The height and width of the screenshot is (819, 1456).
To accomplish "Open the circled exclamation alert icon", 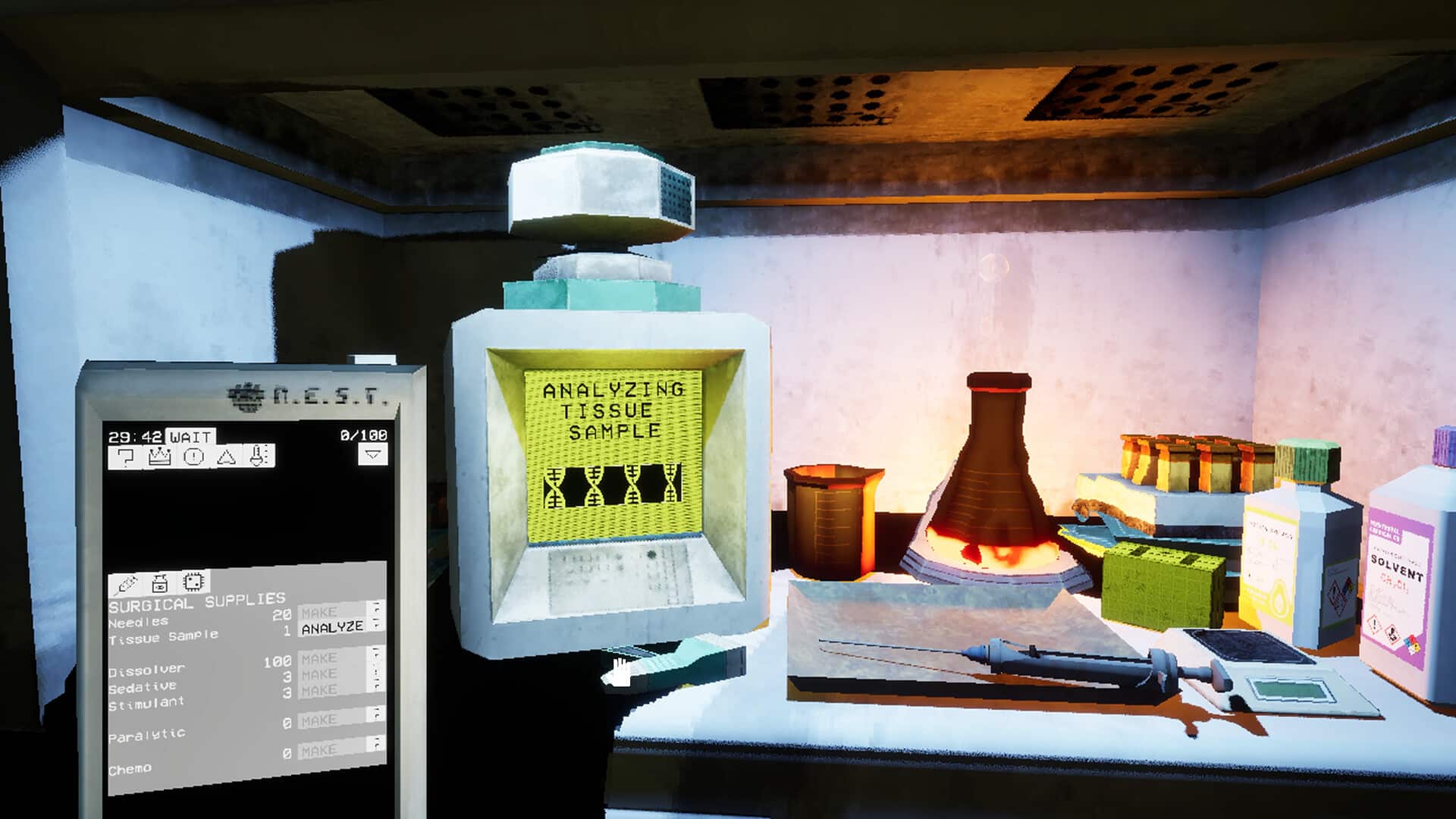I will 194,457.
